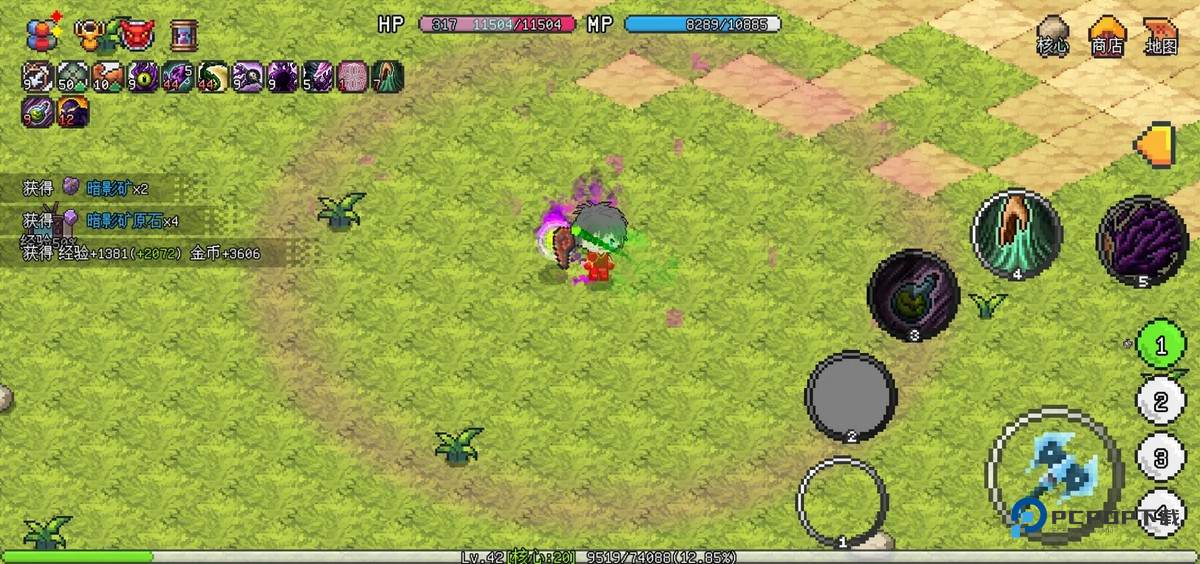Image resolution: width=1200 pixels, height=564 pixels.
Task: Tap the empty ring skill button 1
Action: pos(841,502)
